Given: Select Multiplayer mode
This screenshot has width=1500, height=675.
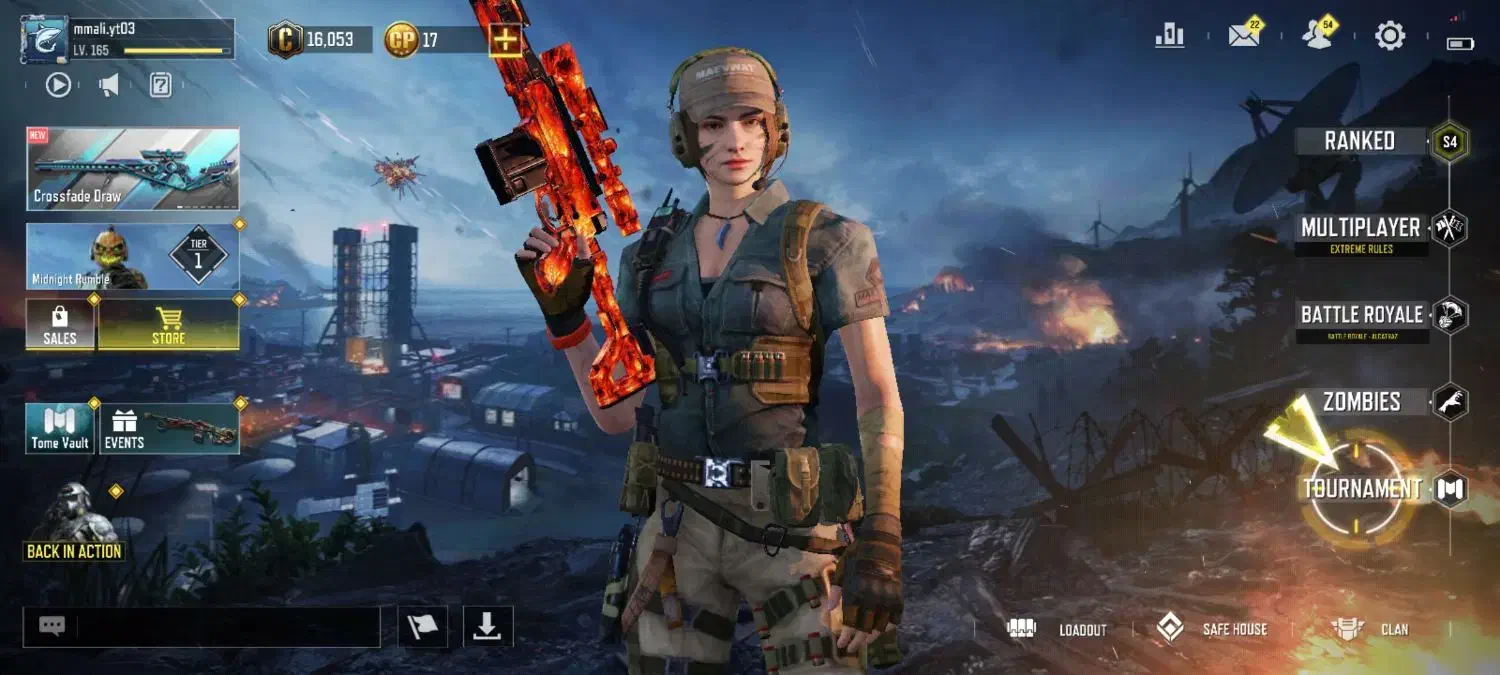Looking at the screenshot, I should pyautogui.click(x=1361, y=229).
